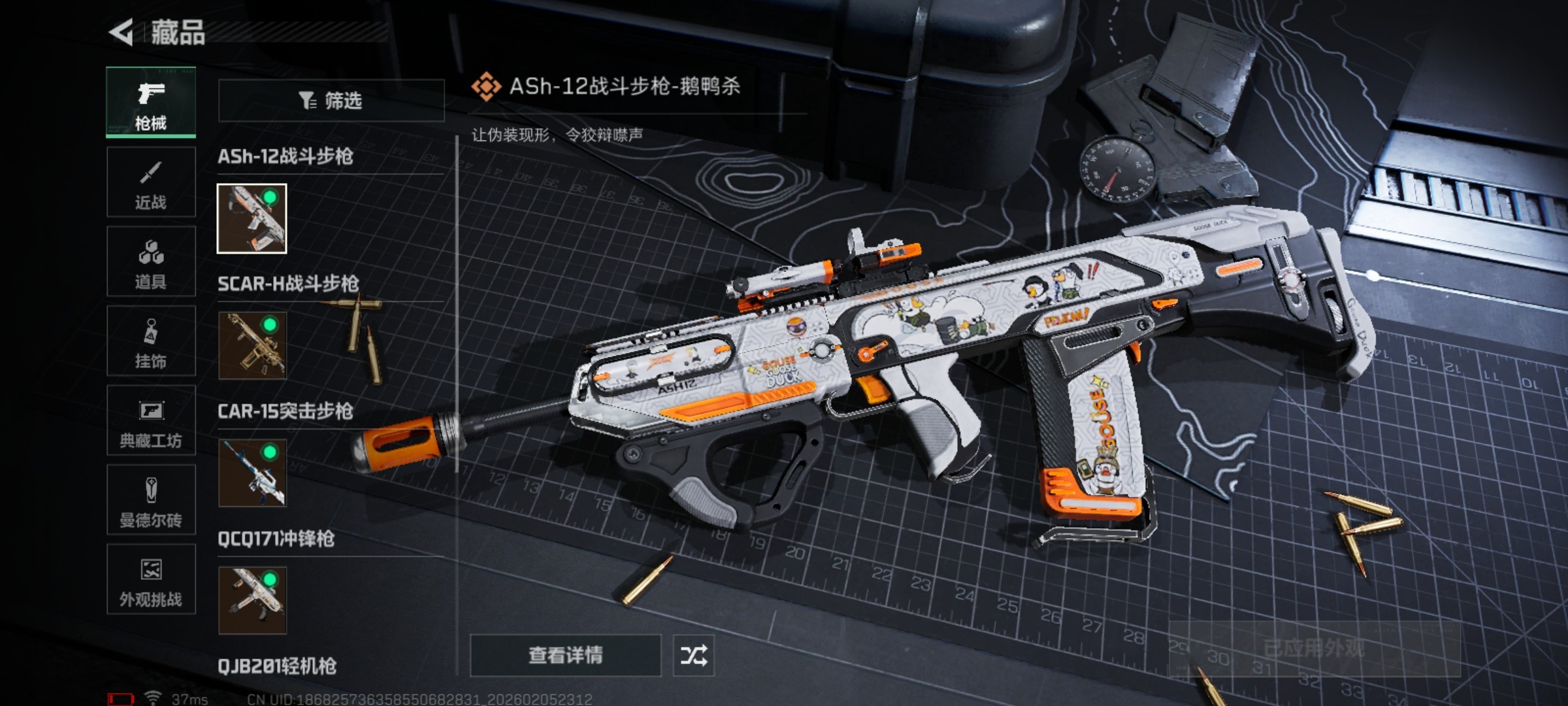The image size is (1568, 706).
Task: Click the 已应用外观 applied skin button
Action: (1314, 649)
